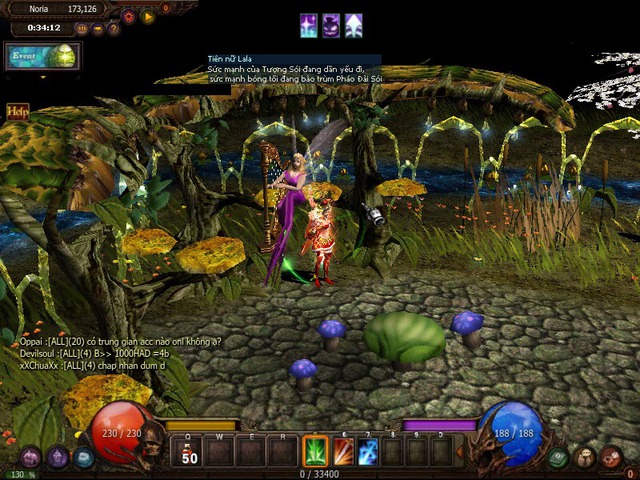
Task: Click the purple pointed-hat character icon
Action: click(x=58, y=457)
